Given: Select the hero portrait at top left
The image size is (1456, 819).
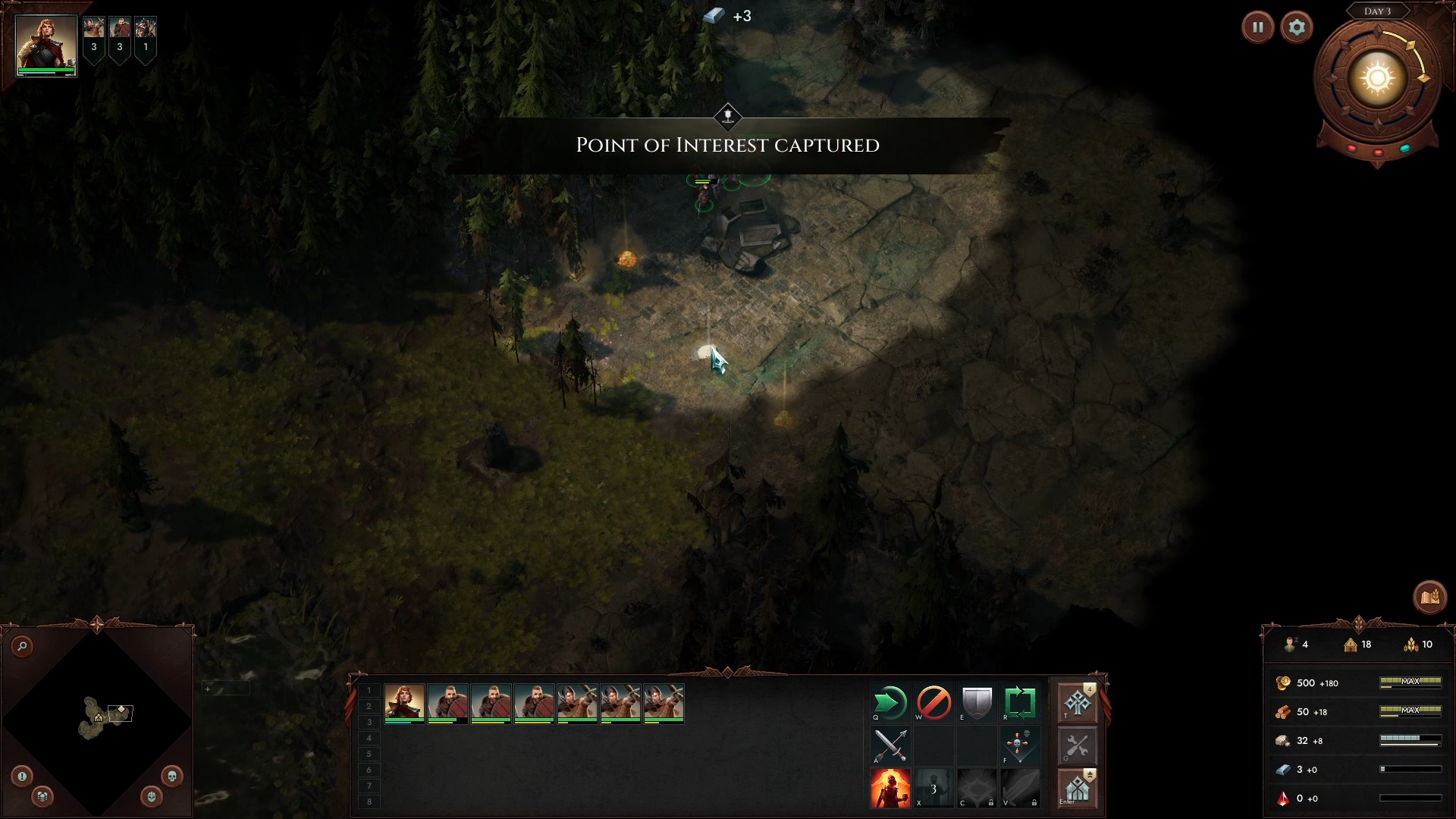Looking at the screenshot, I should [x=45, y=45].
